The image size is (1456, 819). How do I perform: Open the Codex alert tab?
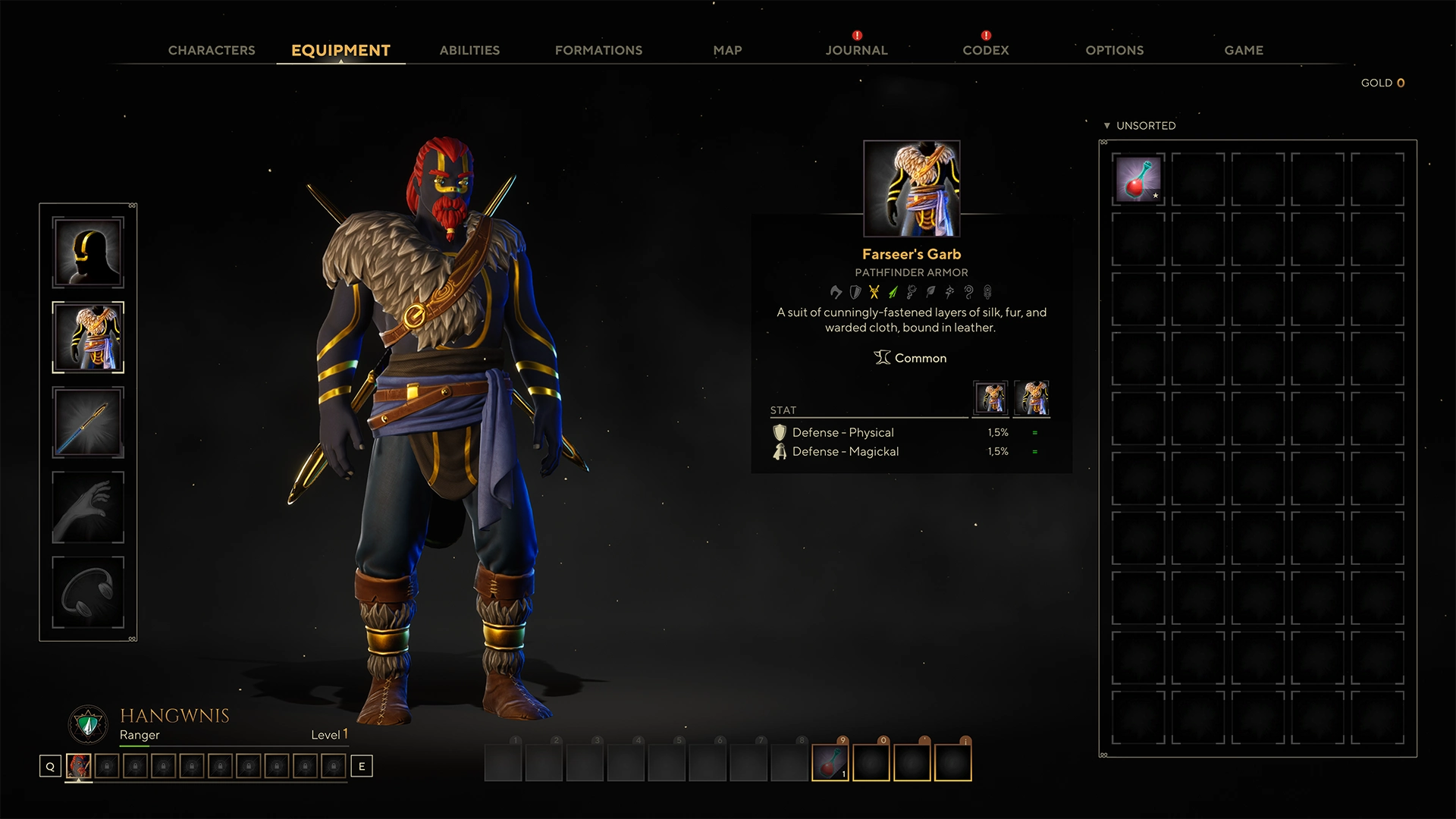(985, 50)
